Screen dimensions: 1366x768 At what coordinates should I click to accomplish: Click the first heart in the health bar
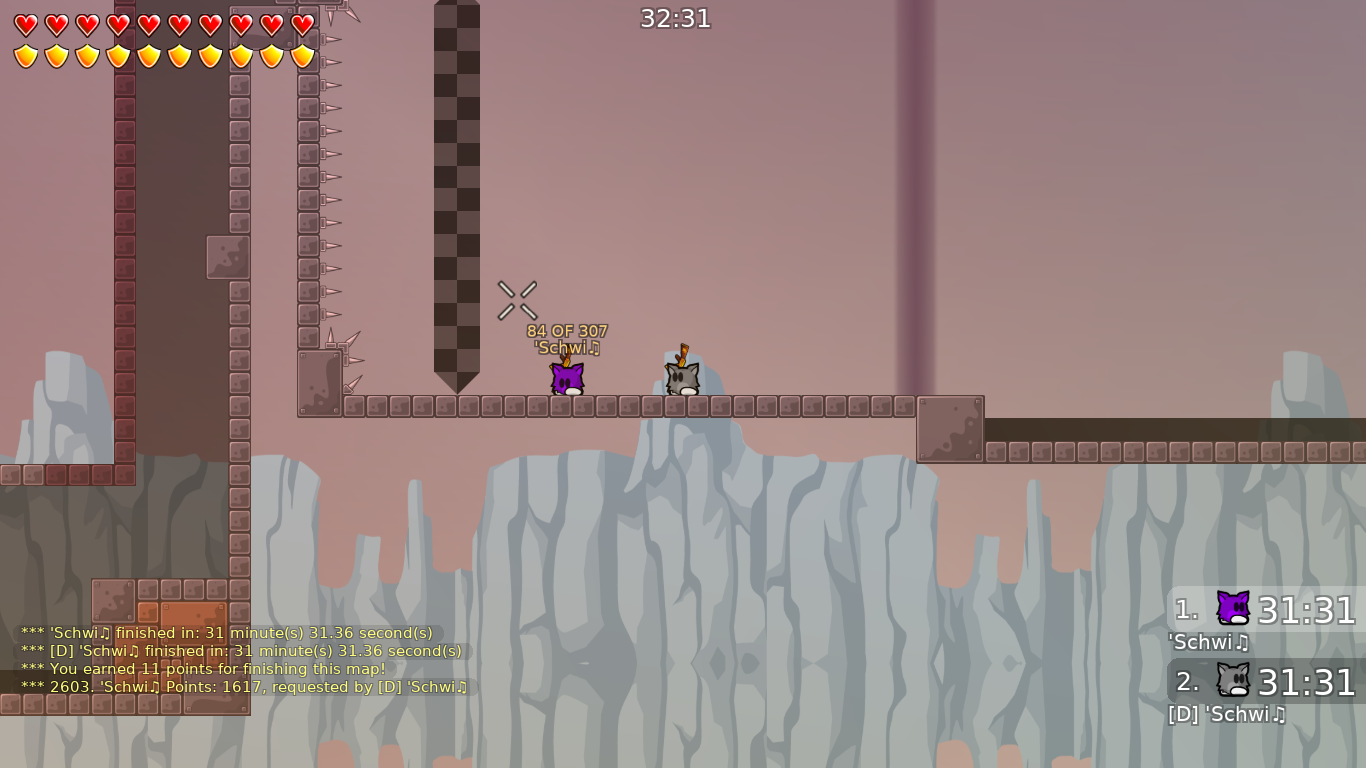(24, 25)
